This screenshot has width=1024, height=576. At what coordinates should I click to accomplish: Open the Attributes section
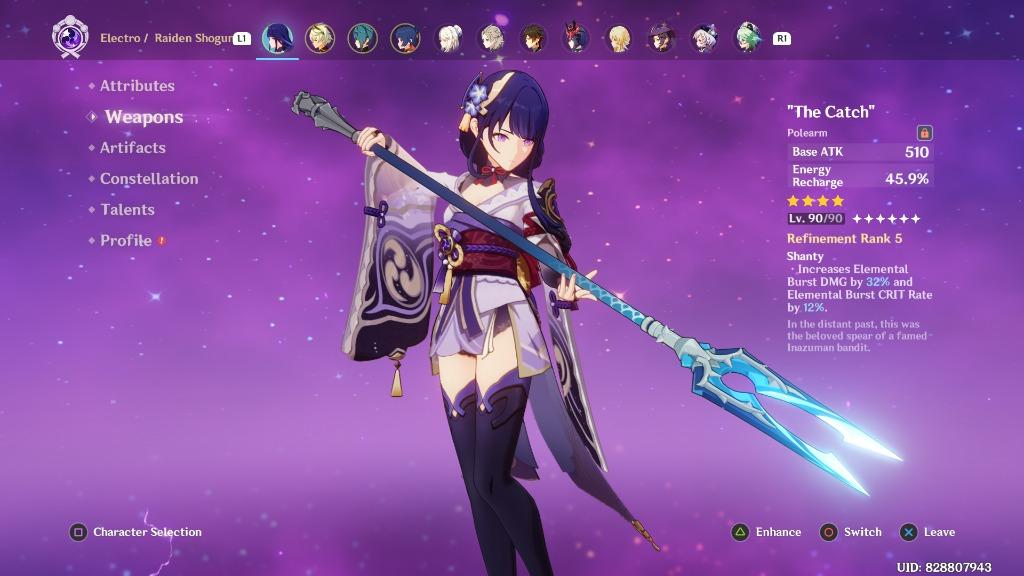click(137, 86)
